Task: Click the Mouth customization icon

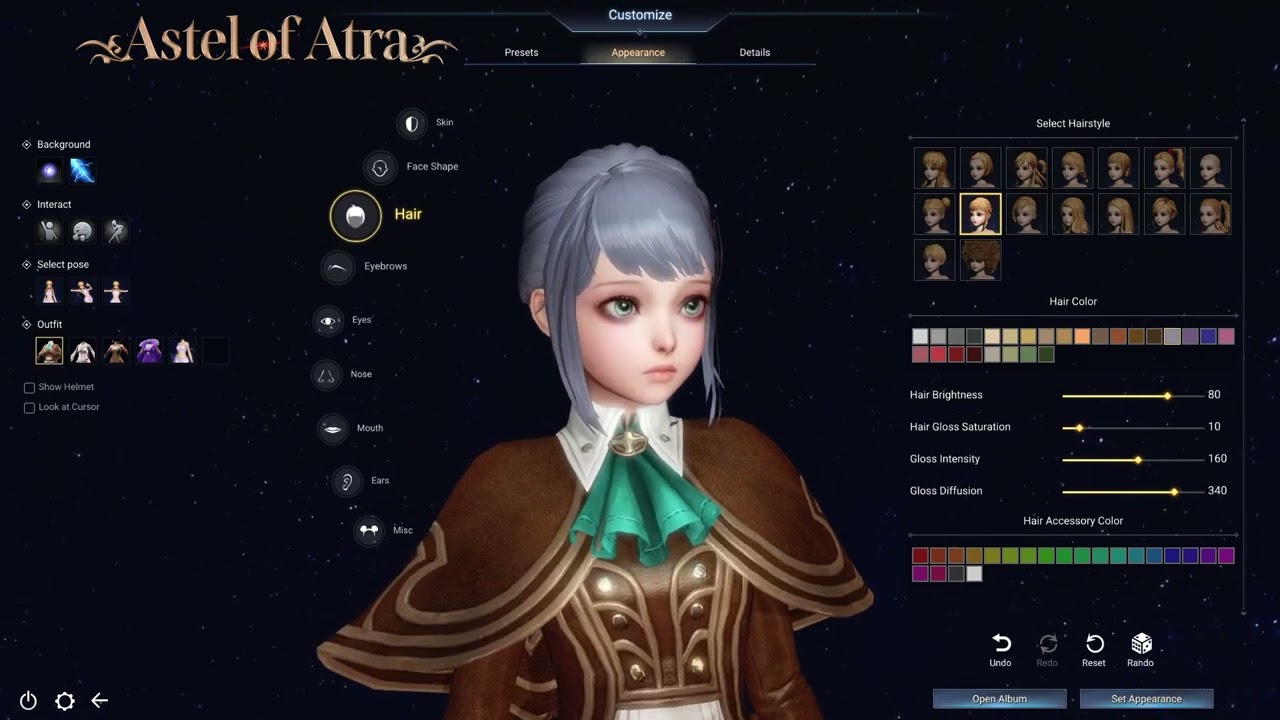Action: tap(332, 428)
